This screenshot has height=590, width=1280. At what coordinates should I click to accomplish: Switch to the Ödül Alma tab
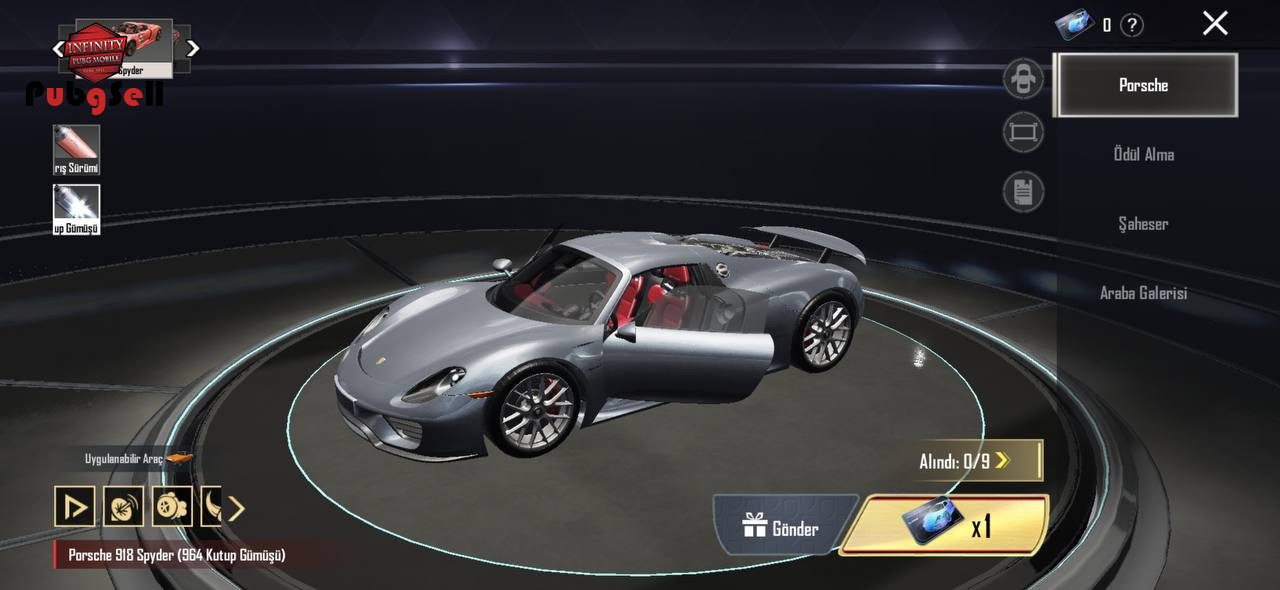[x=1143, y=154]
